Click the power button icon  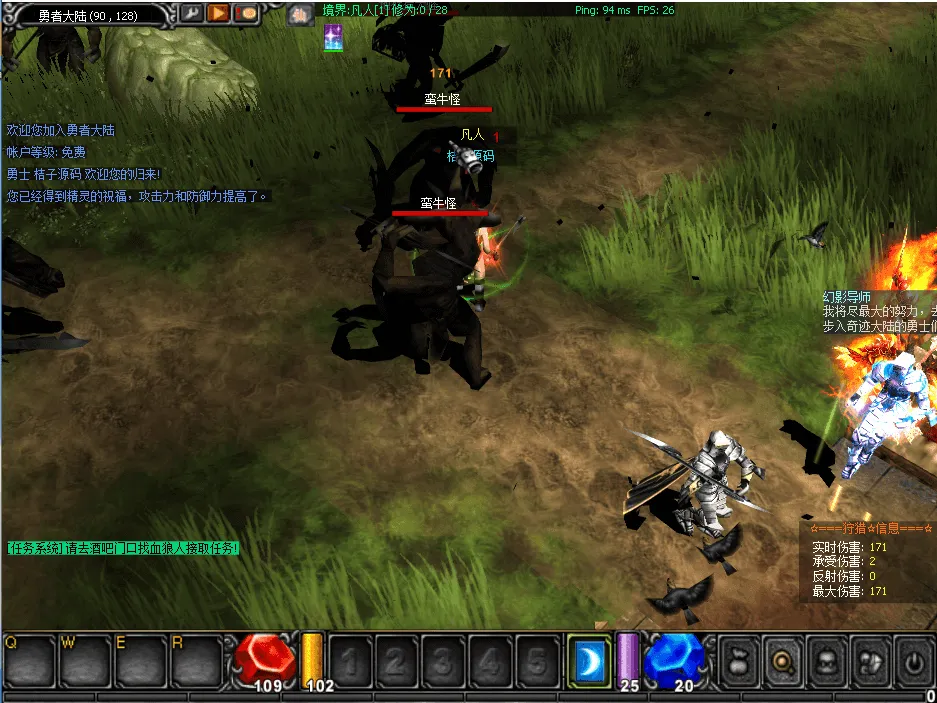[913, 661]
